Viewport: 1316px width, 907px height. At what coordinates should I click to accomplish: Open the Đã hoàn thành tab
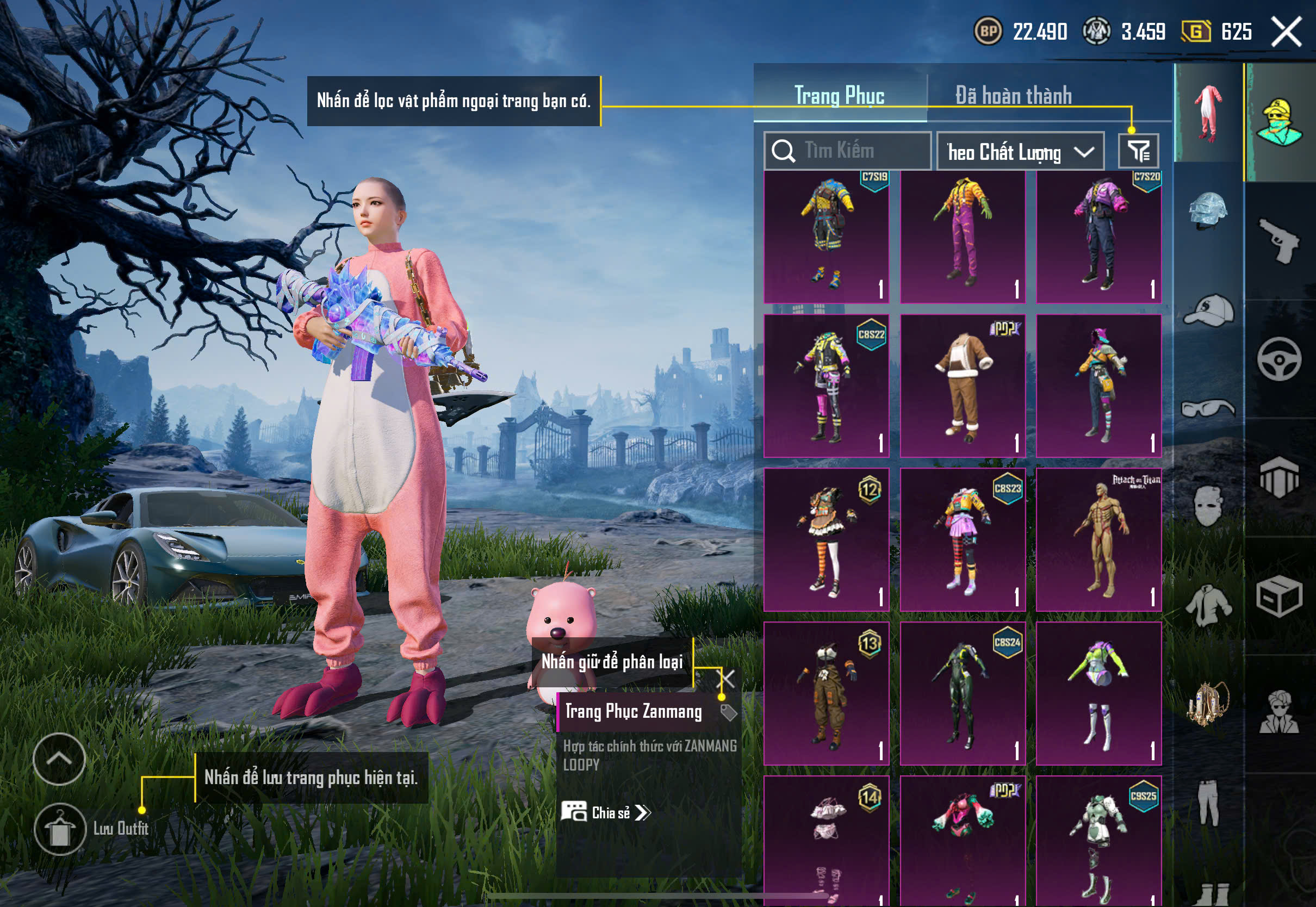tap(1013, 96)
